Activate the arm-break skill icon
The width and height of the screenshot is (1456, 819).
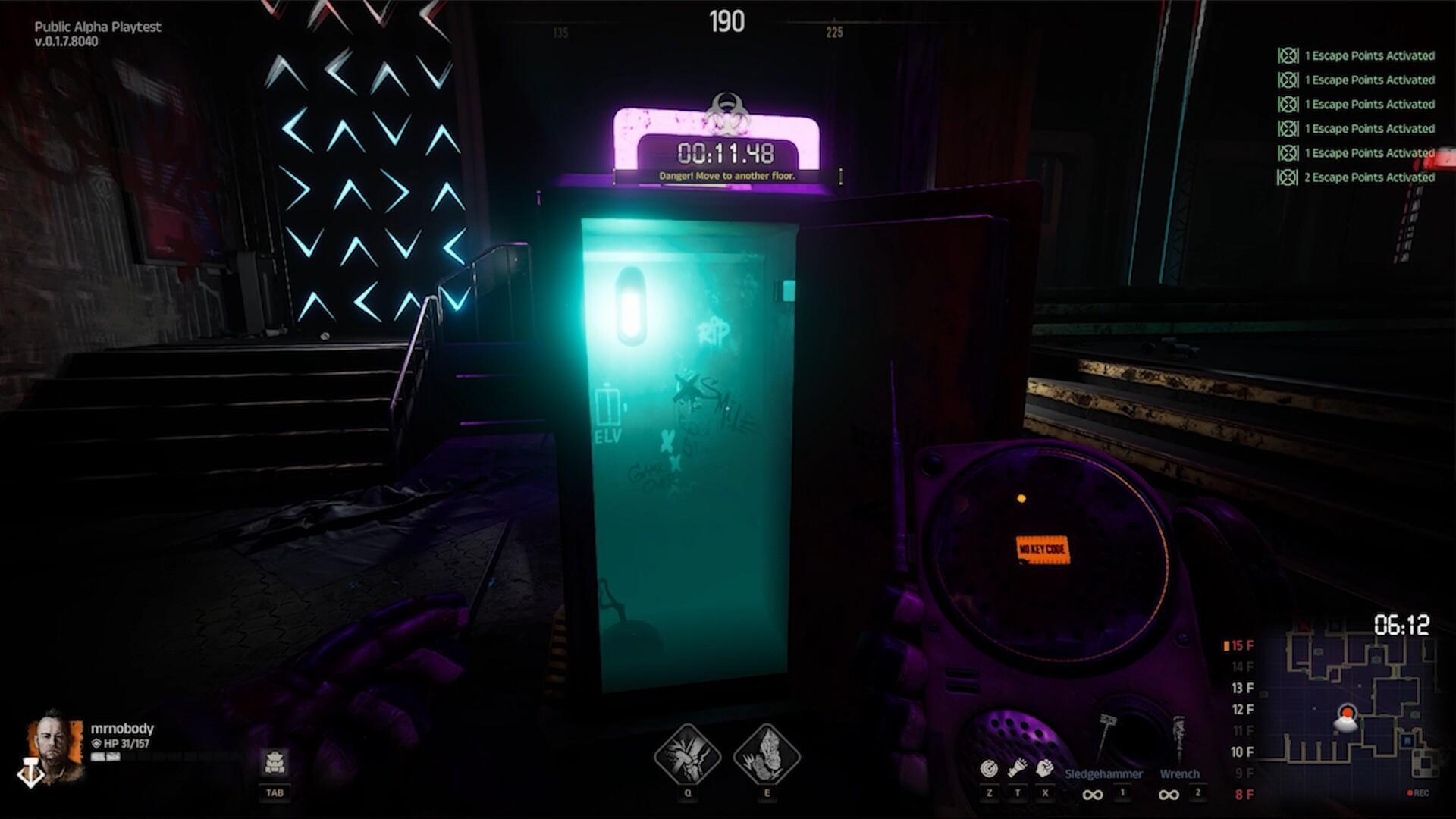(687, 755)
